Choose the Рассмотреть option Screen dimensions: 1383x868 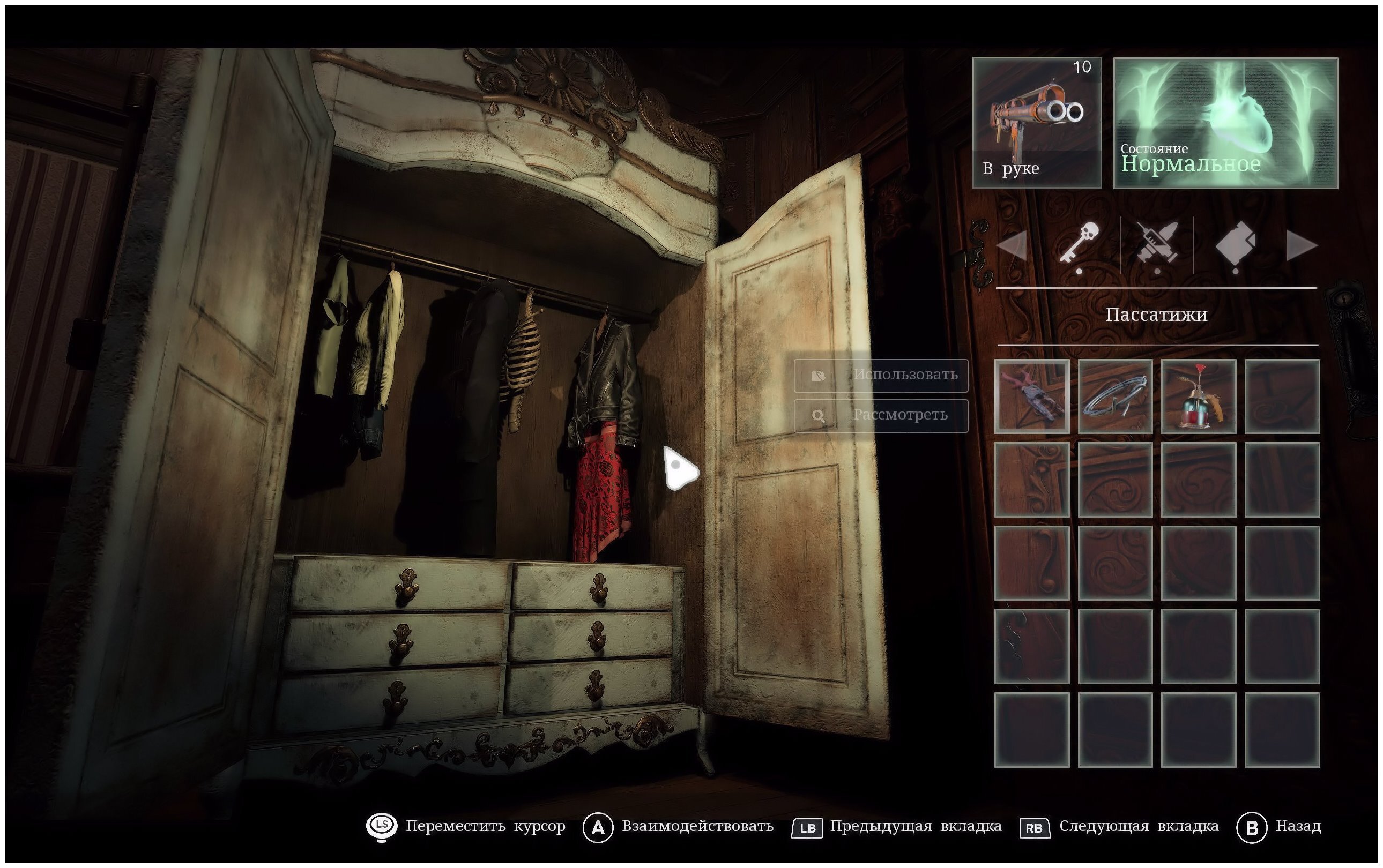coord(880,416)
